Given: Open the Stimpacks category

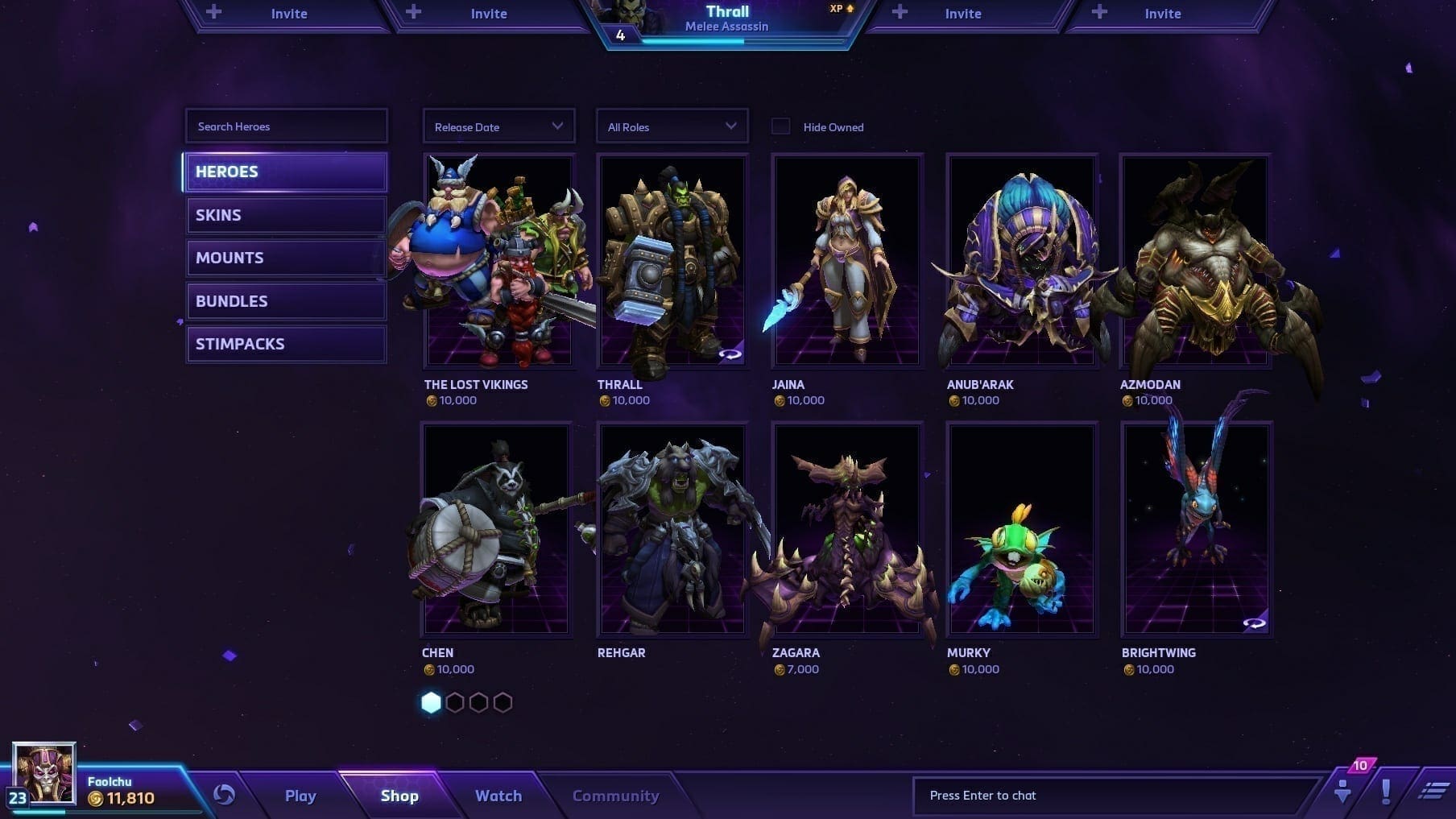Looking at the screenshot, I should [x=286, y=344].
